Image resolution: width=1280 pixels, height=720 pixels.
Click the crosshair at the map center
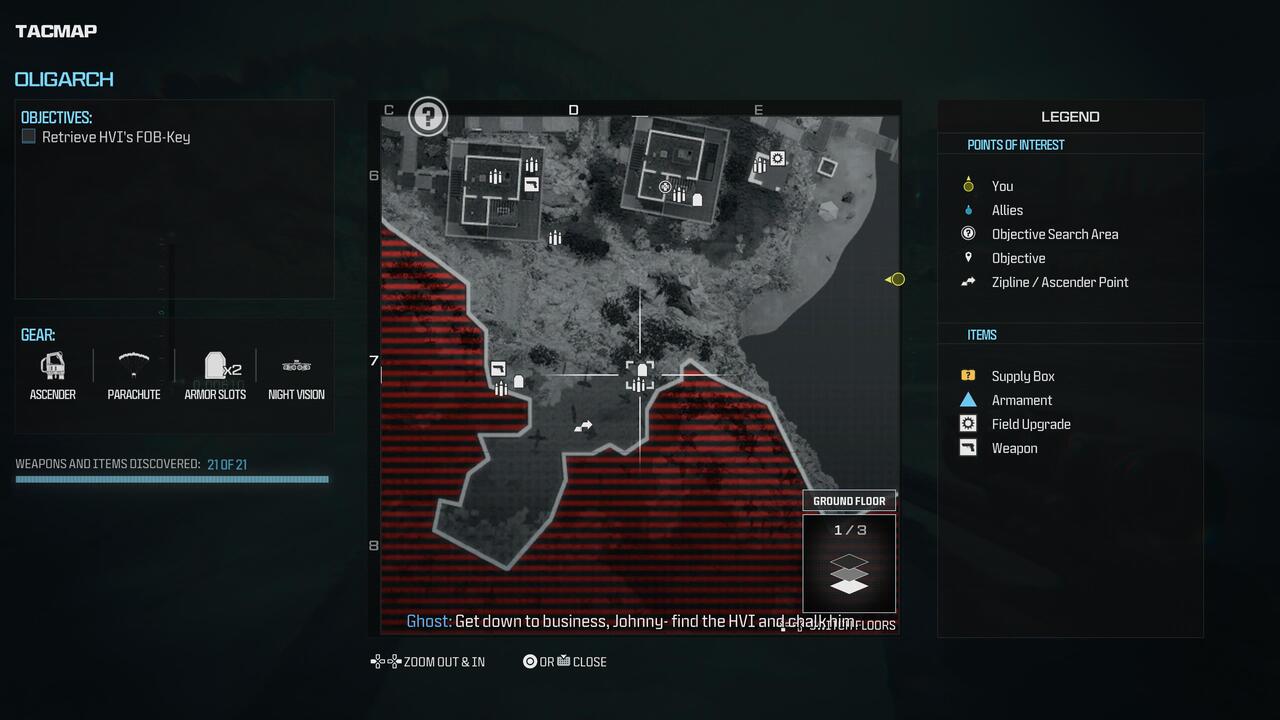coord(639,375)
